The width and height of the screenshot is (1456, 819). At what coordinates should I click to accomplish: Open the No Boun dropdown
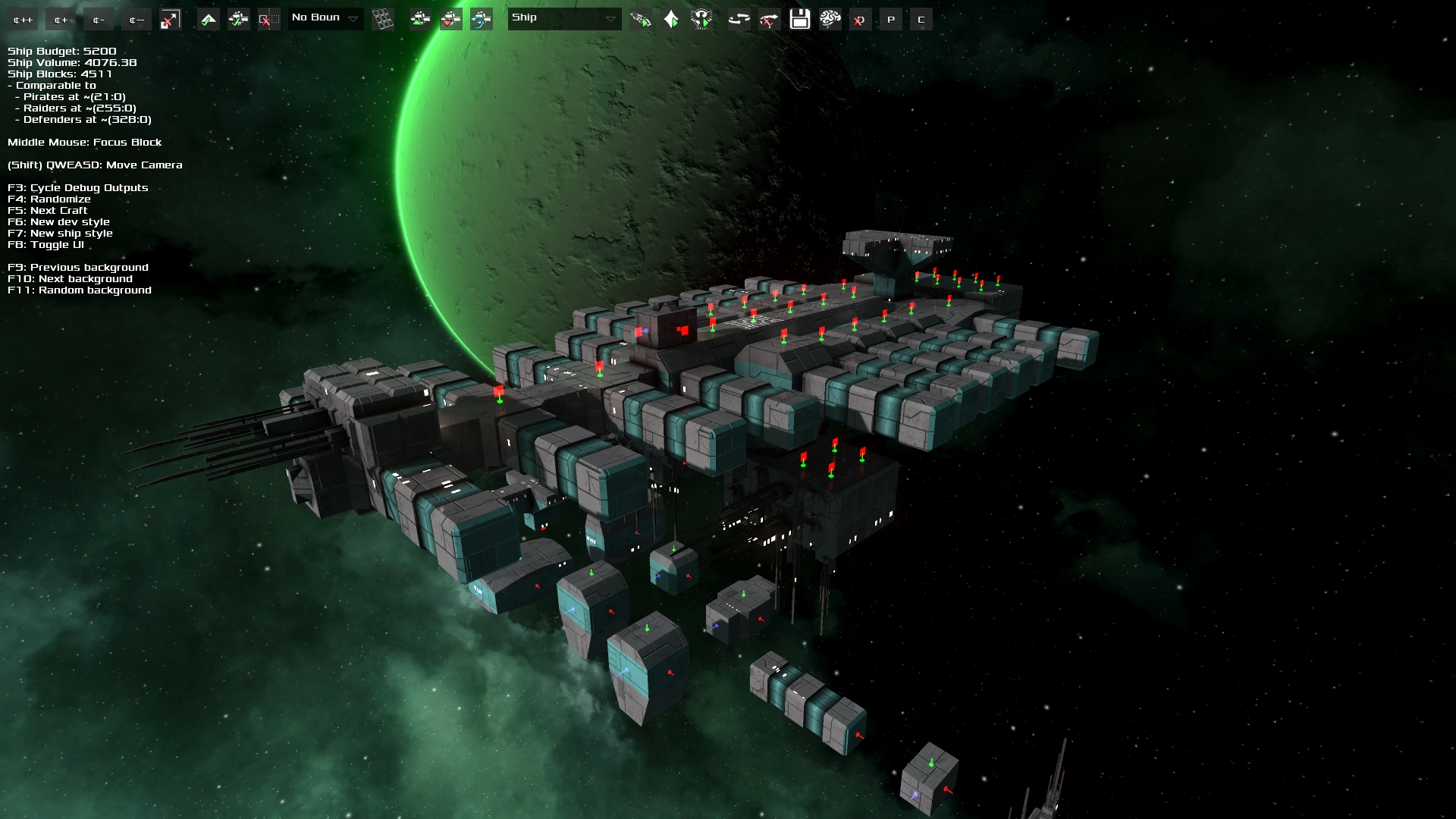point(325,18)
